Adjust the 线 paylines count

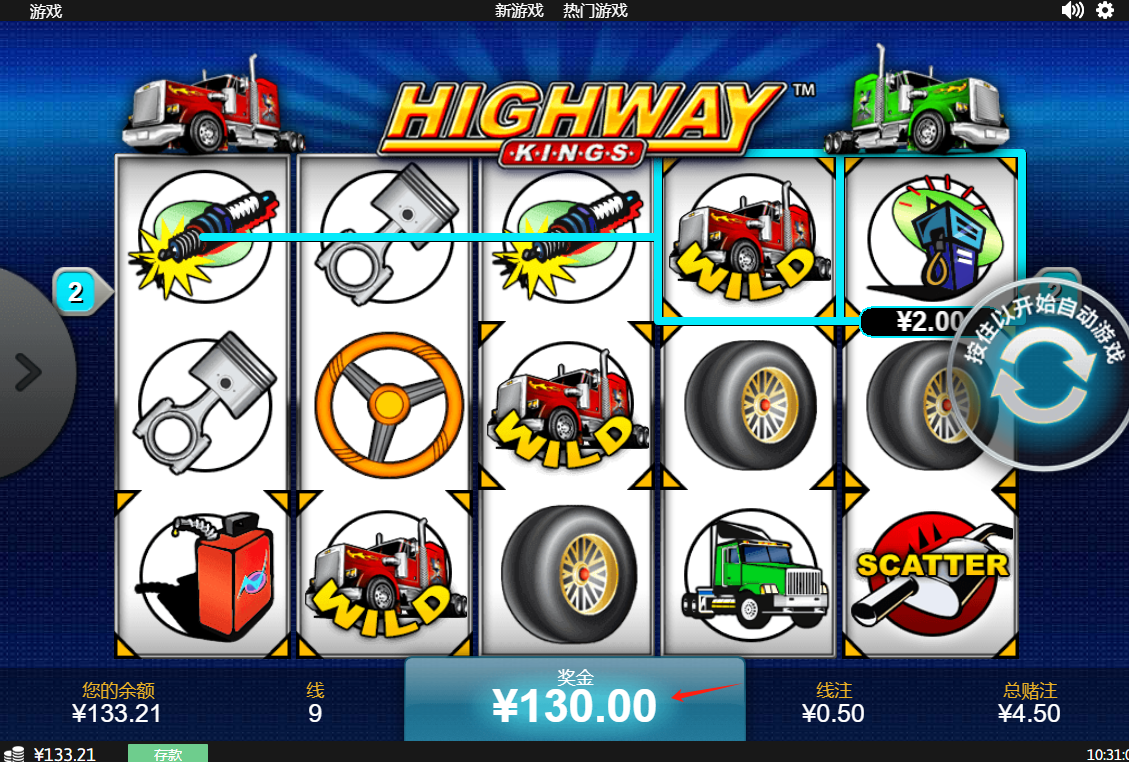pyautogui.click(x=315, y=703)
